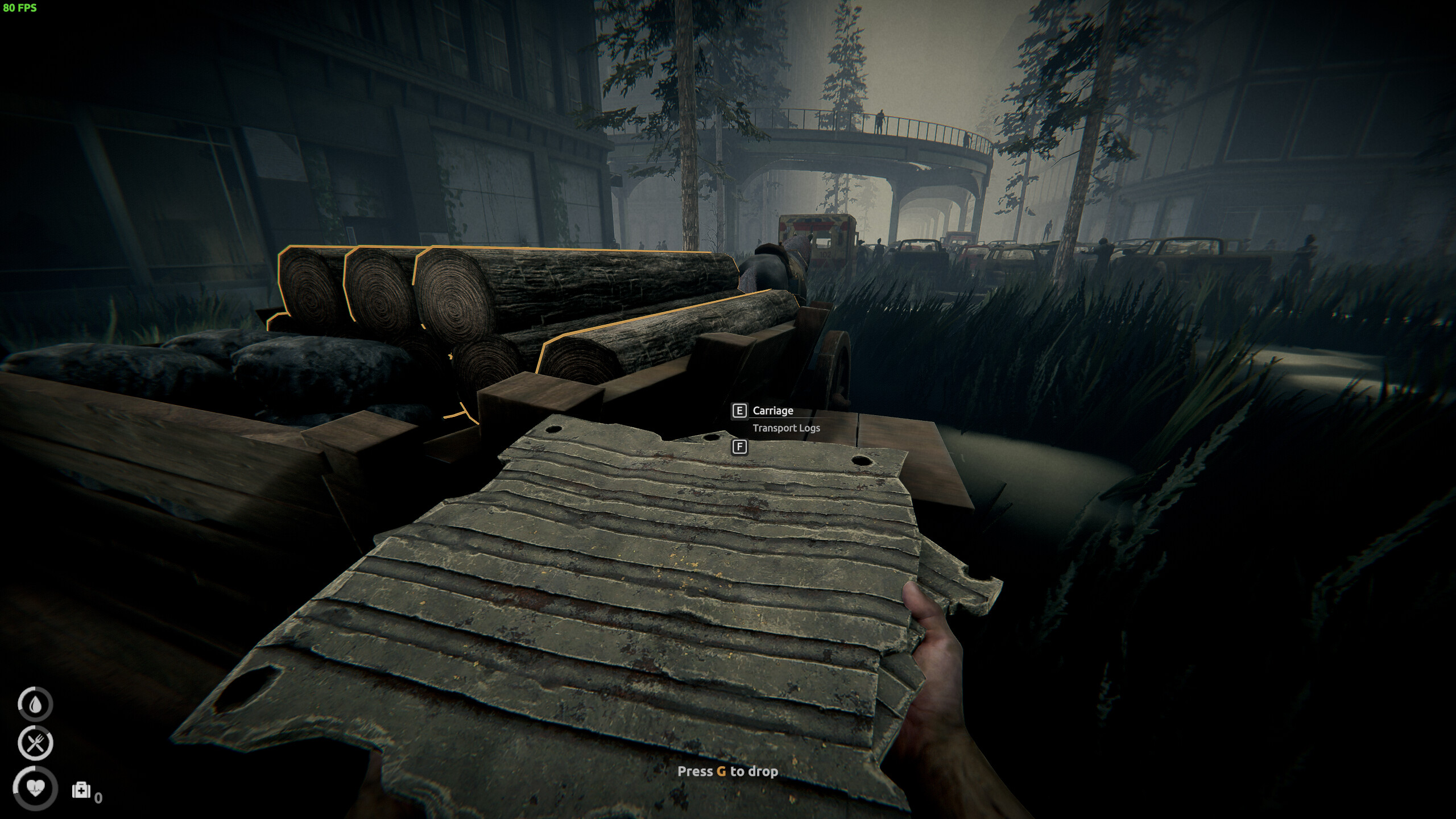Image resolution: width=1456 pixels, height=819 pixels.
Task: Select the Carriage label
Action: 774,411
